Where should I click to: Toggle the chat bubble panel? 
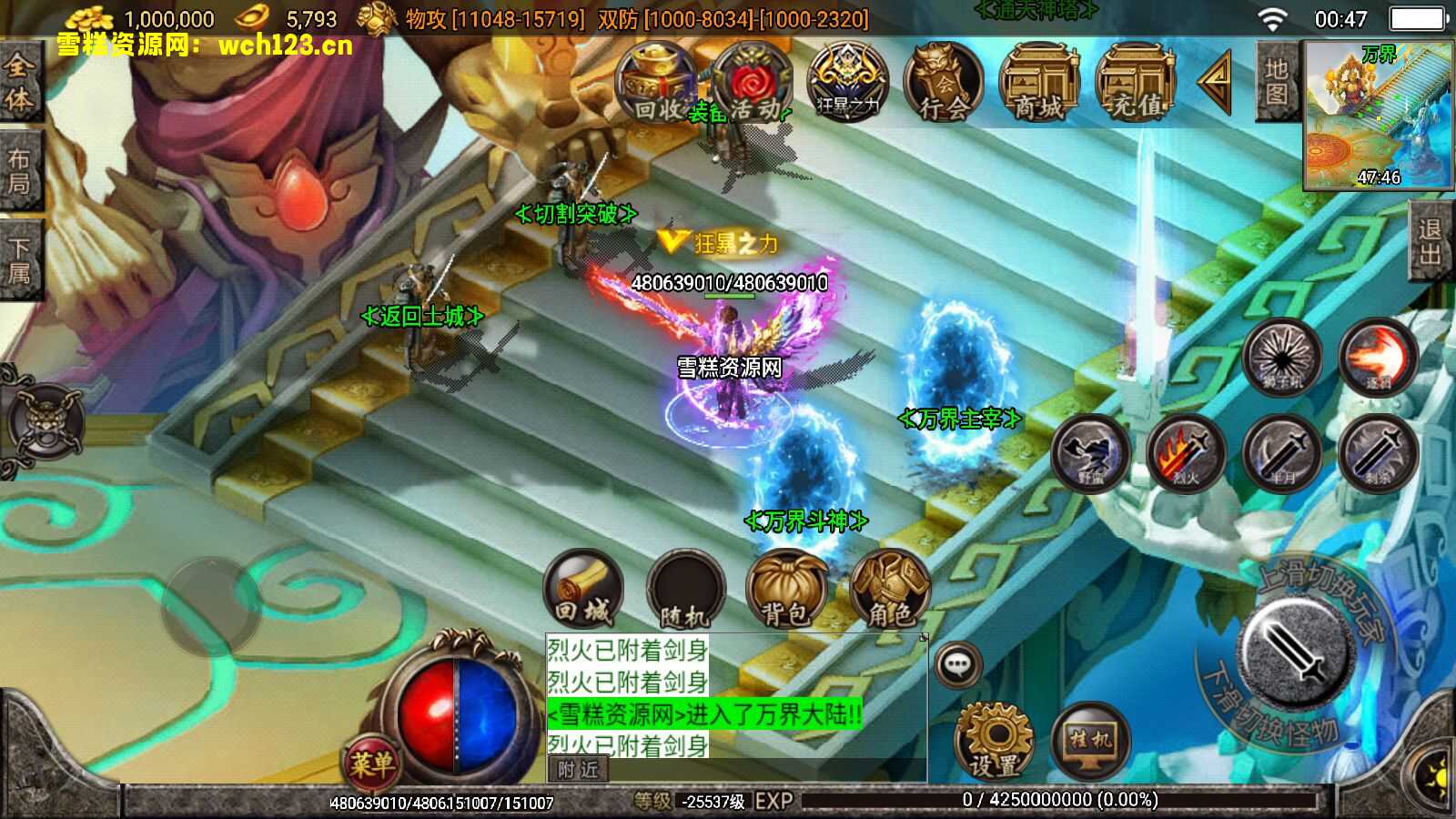957,665
